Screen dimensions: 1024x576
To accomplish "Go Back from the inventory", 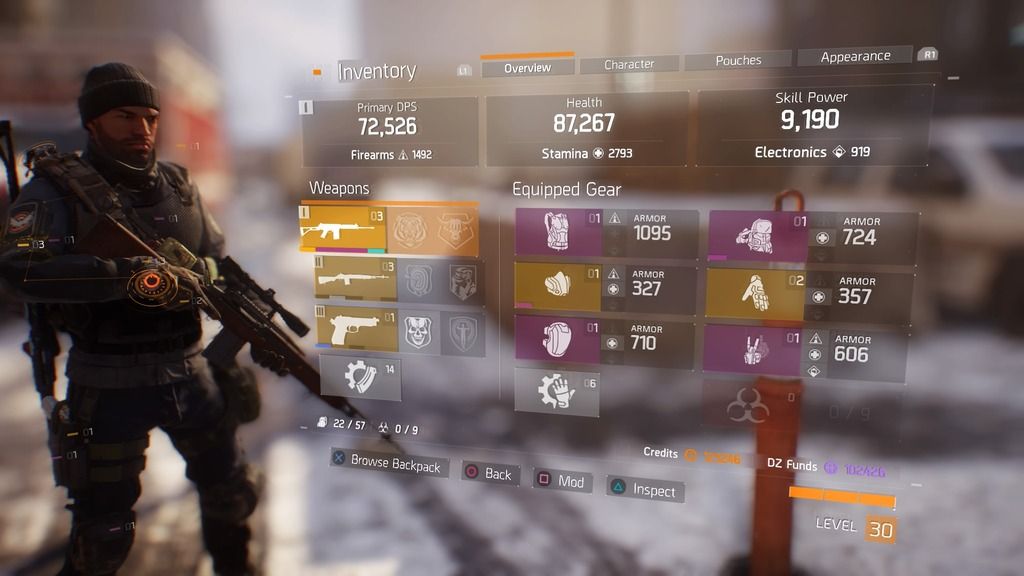I will [x=489, y=473].
